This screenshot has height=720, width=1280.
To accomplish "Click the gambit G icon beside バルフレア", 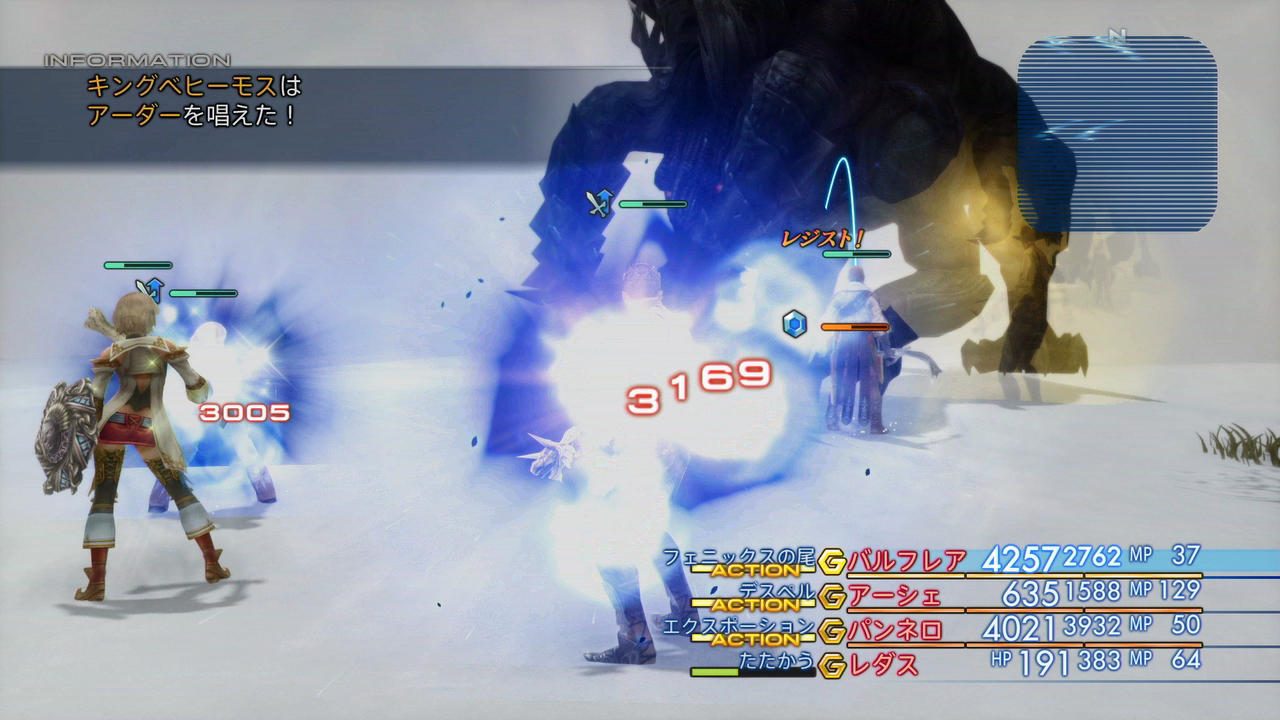I will point(831,563).
